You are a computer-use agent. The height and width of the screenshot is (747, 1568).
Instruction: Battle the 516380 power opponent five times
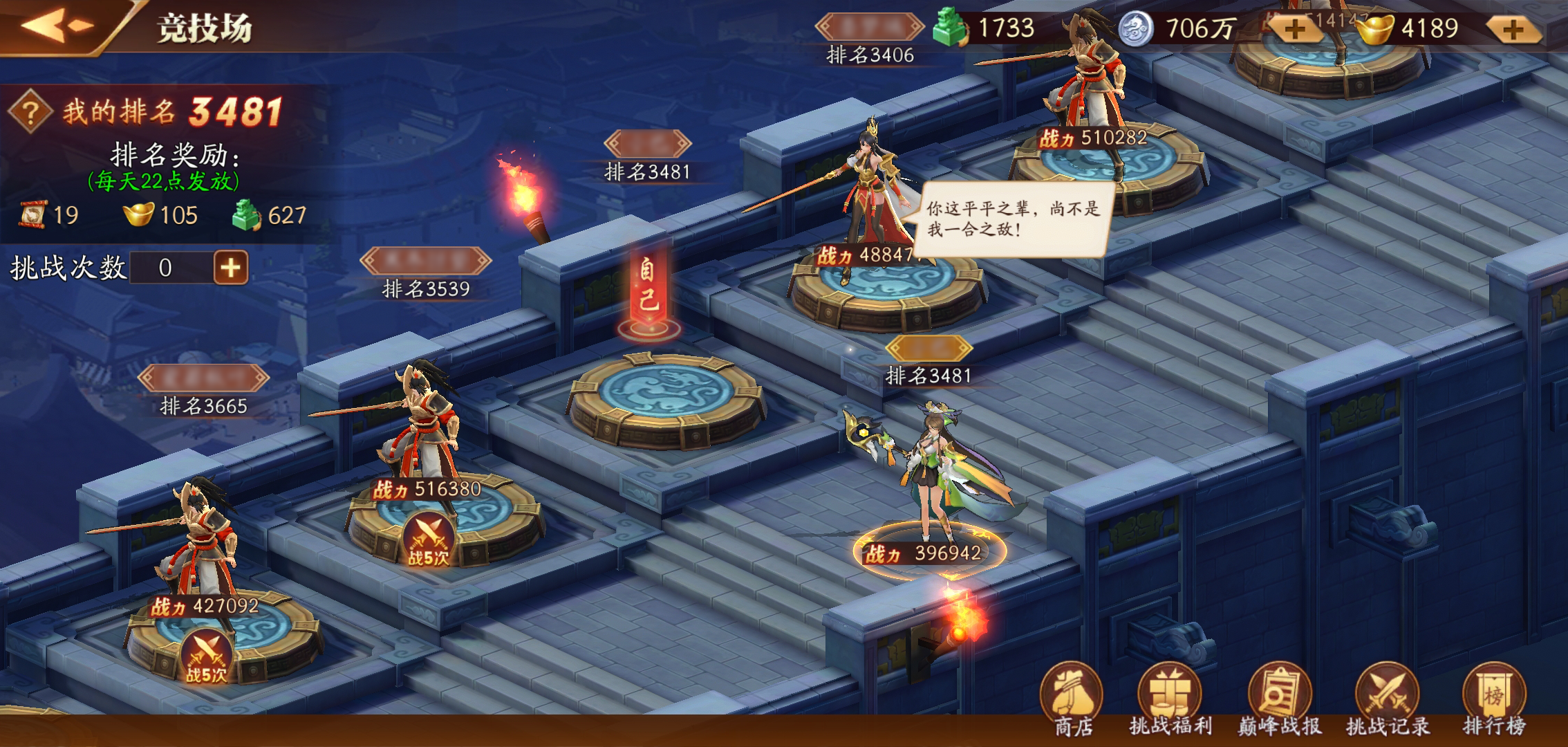tap(428, 540)
